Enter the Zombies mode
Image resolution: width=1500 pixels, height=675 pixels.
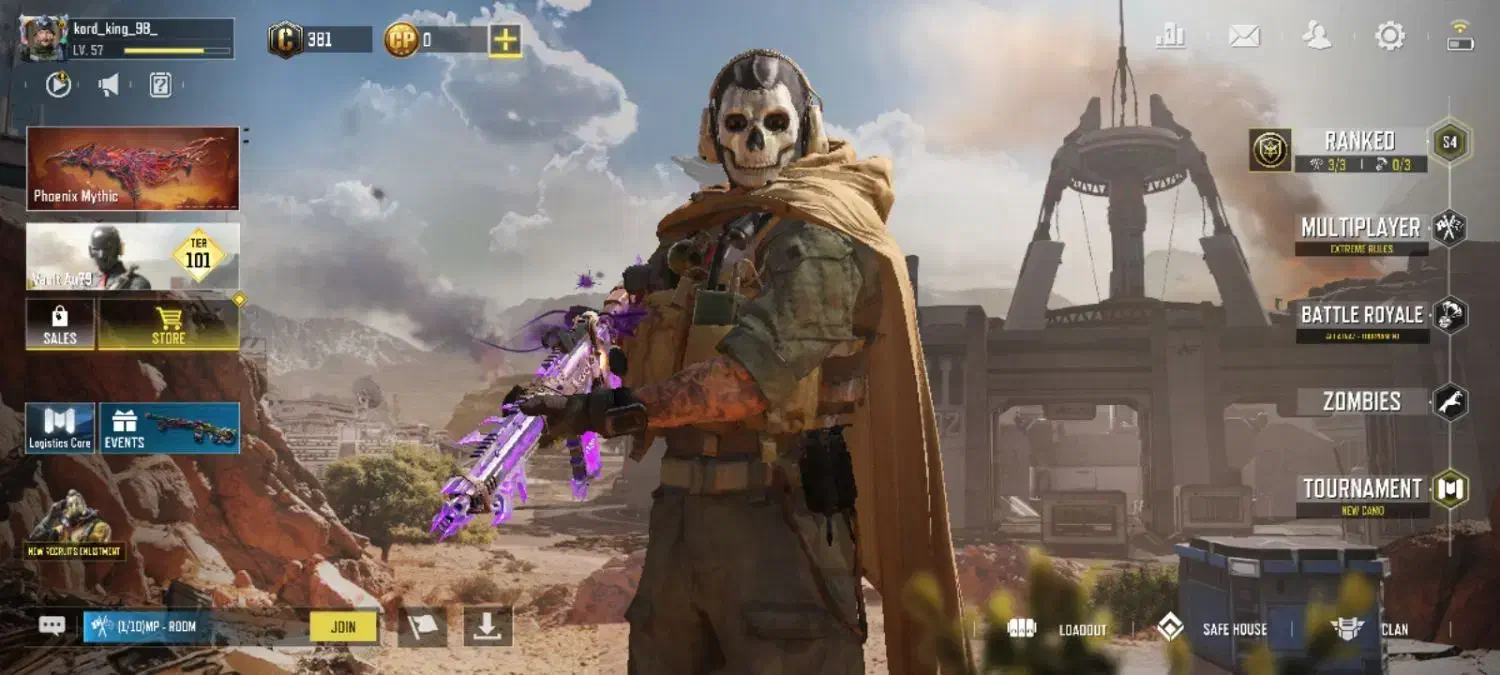pos(1362,402)
